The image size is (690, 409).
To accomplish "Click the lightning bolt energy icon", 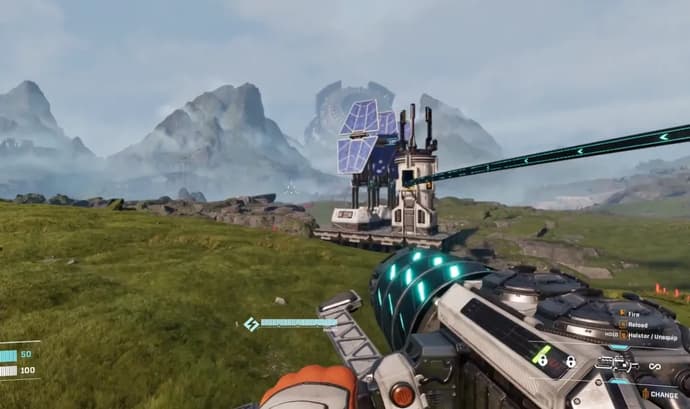I will tap(251, 324).
